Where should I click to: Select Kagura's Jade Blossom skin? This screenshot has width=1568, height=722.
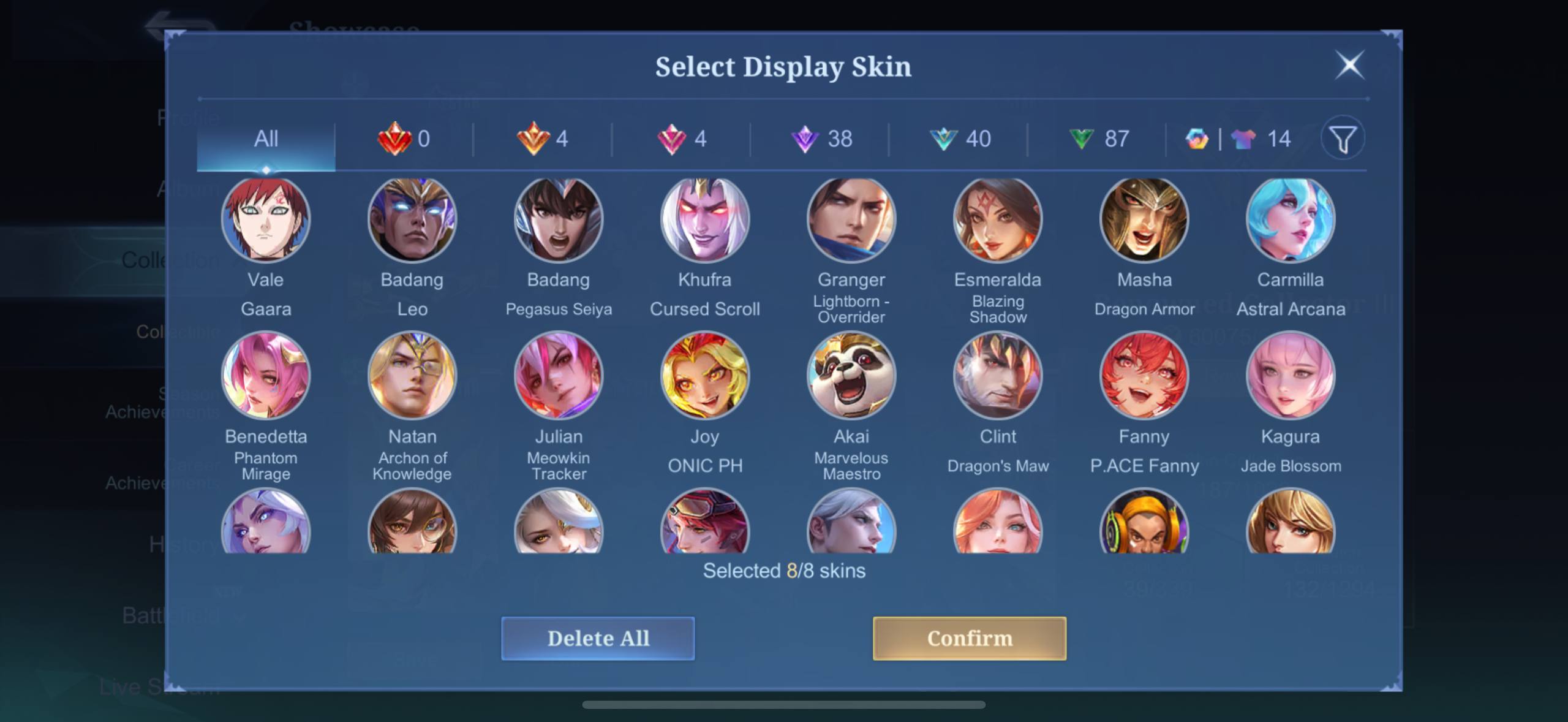pos(1291,376)
